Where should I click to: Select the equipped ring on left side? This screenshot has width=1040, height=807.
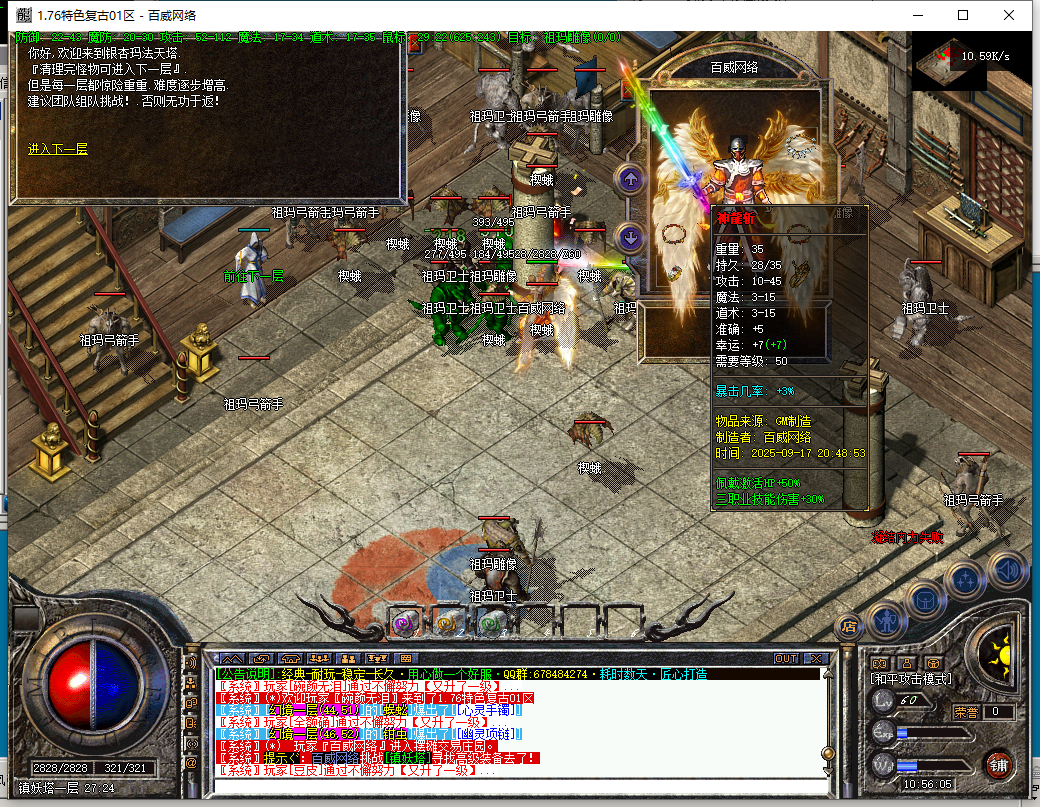click(676, 272)
